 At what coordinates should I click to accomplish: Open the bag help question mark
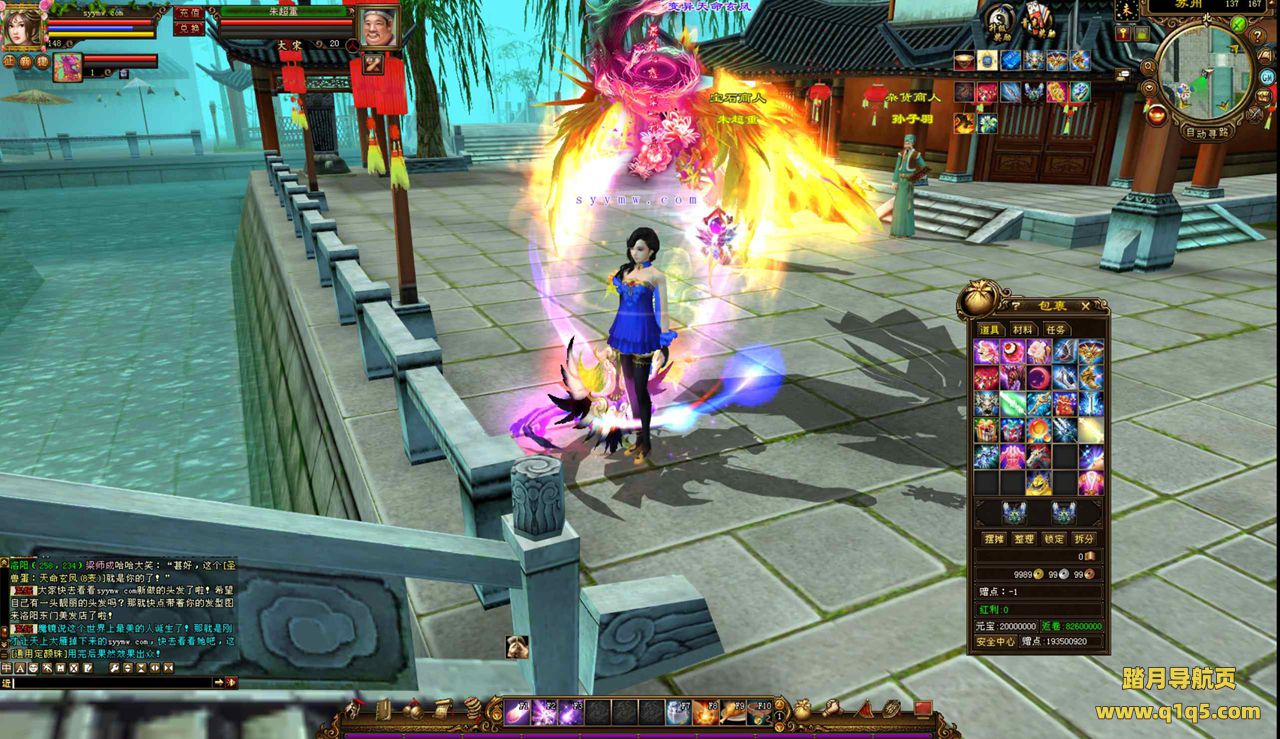coord(1016,305)
